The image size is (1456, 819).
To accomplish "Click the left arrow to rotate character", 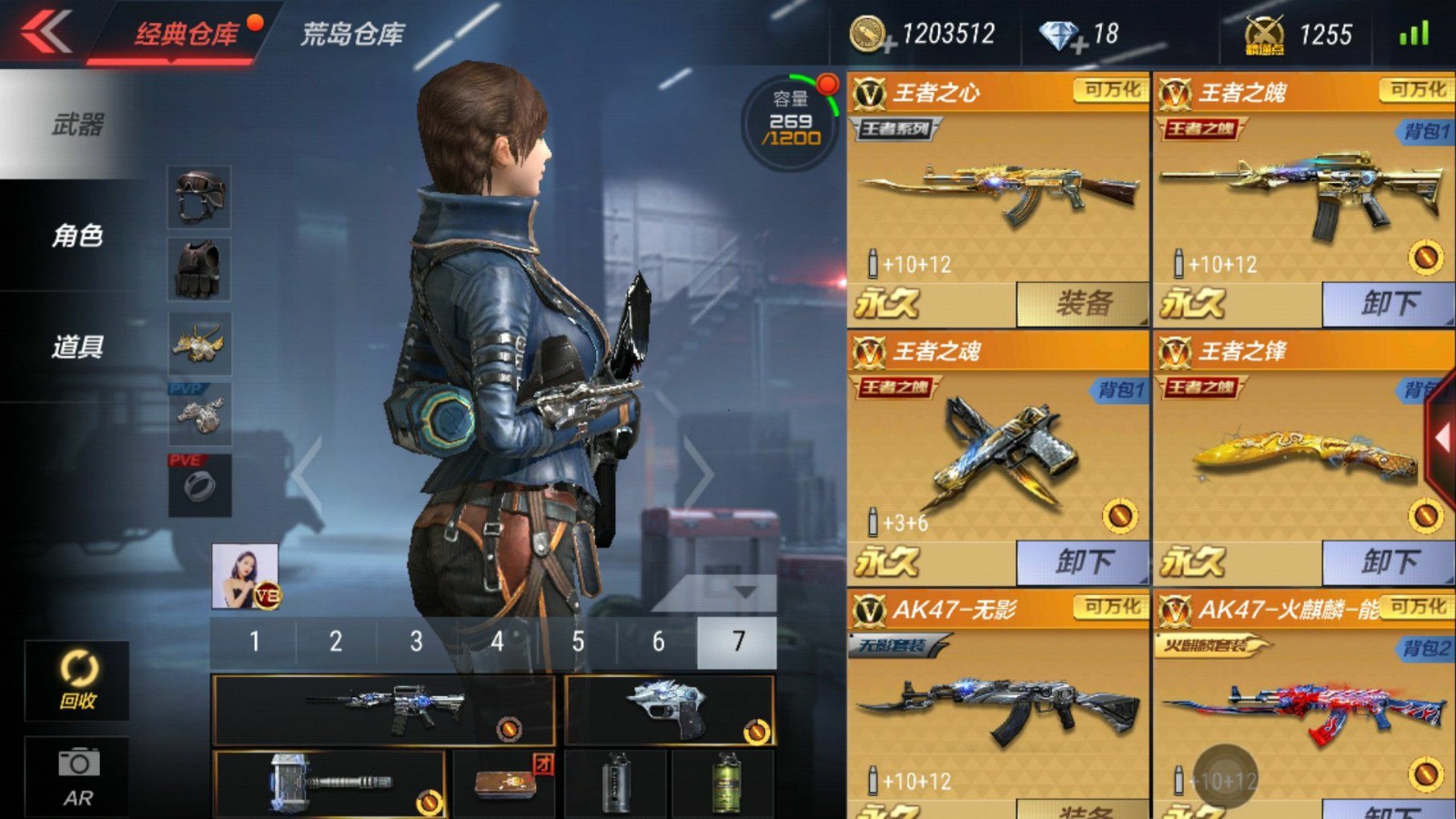I will point(305,471).
